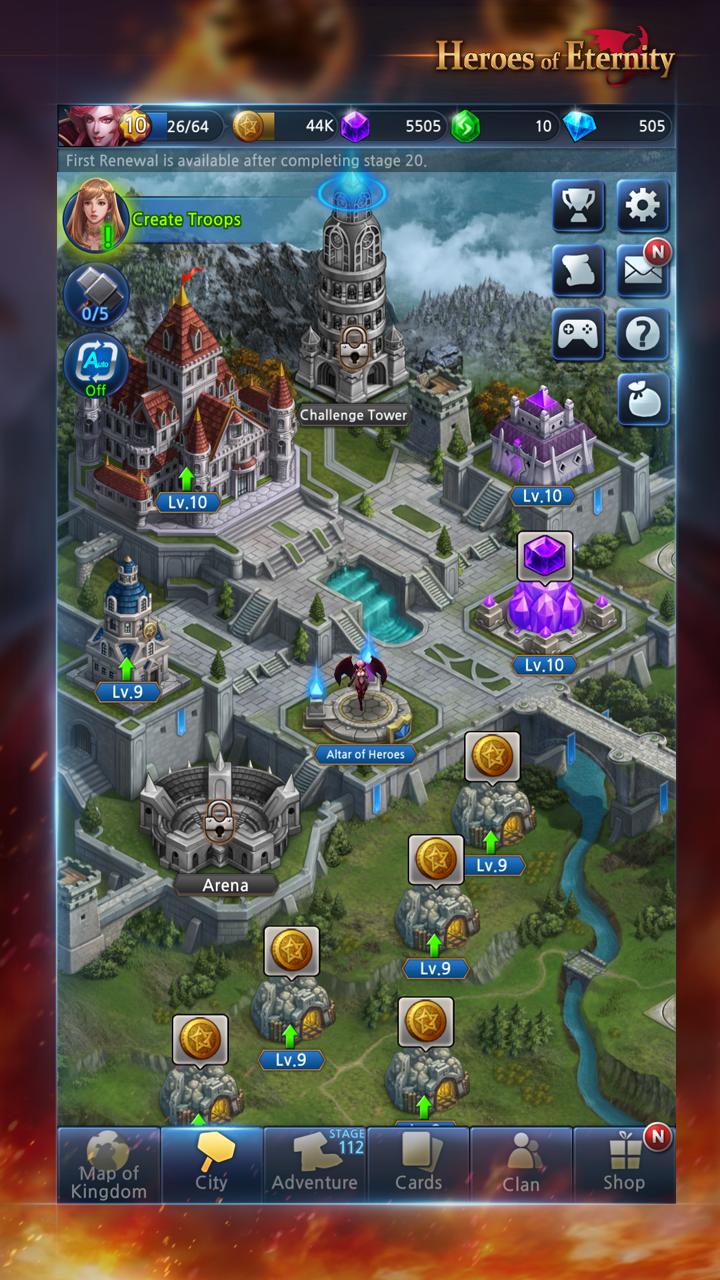This screenshot has width=720, height=1280.
Task: Open the scroll quest button
Action: 578,271
